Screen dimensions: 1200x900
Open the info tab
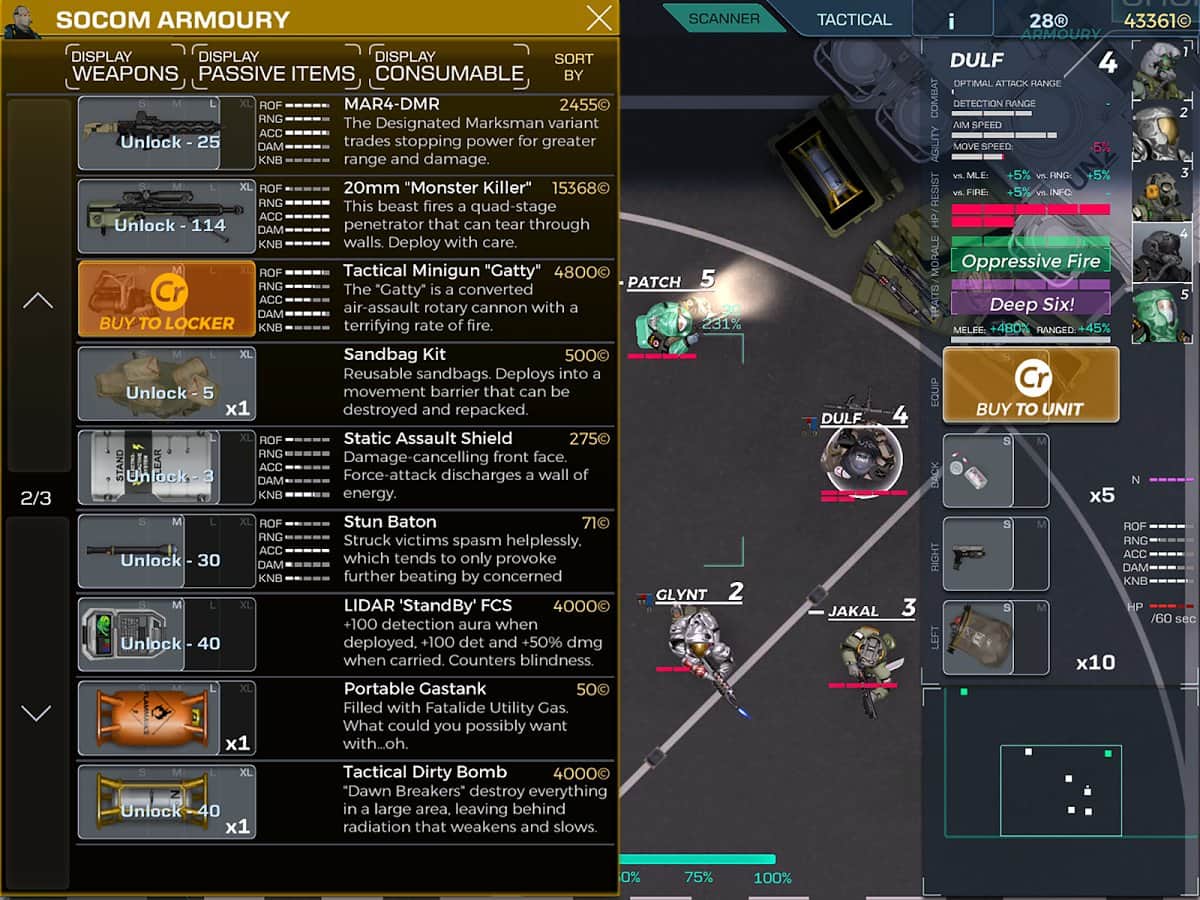point(951,20)
